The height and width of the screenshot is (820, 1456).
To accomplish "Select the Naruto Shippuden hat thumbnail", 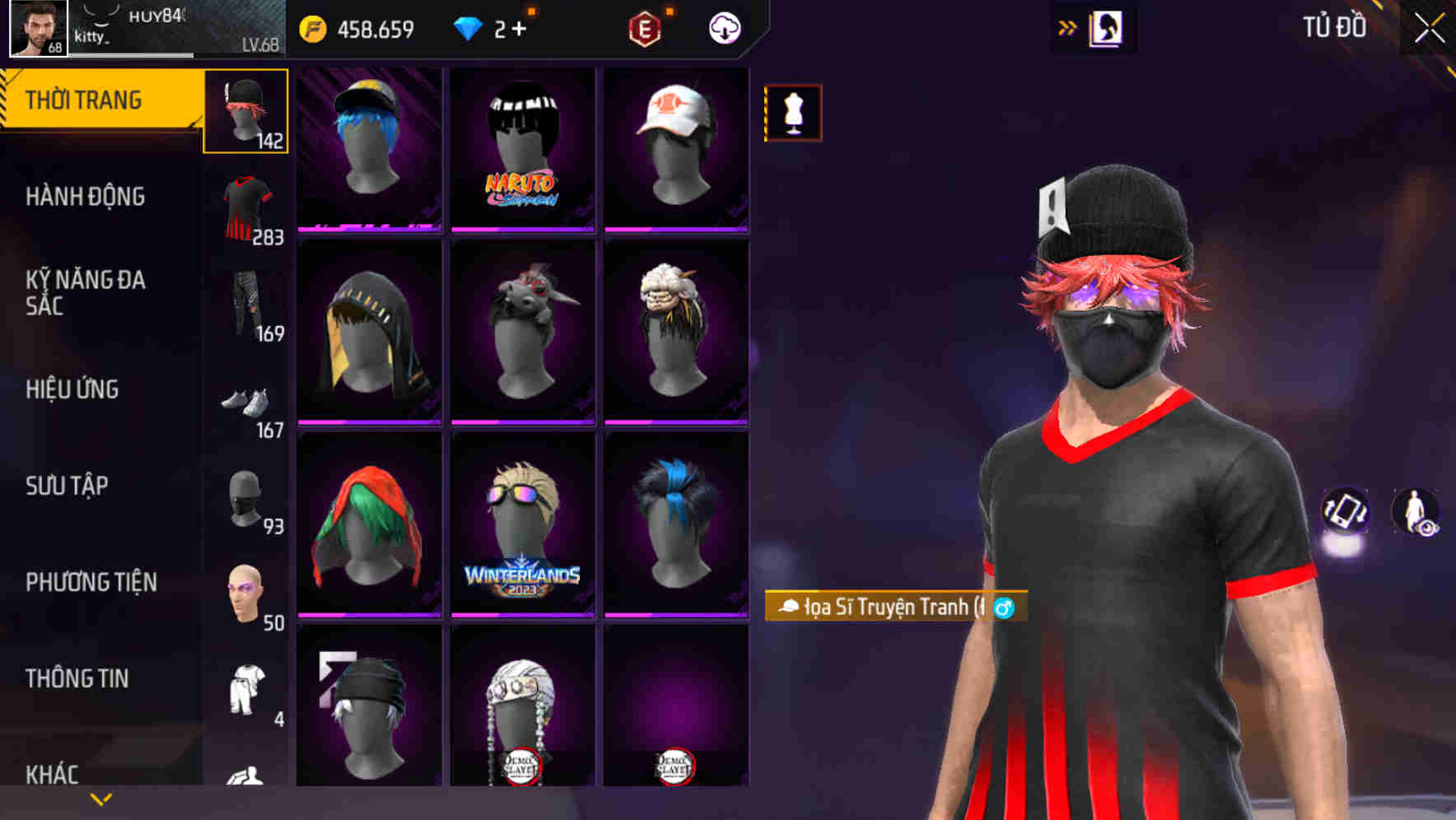I will pyautogui.click(x=521, y=150).
